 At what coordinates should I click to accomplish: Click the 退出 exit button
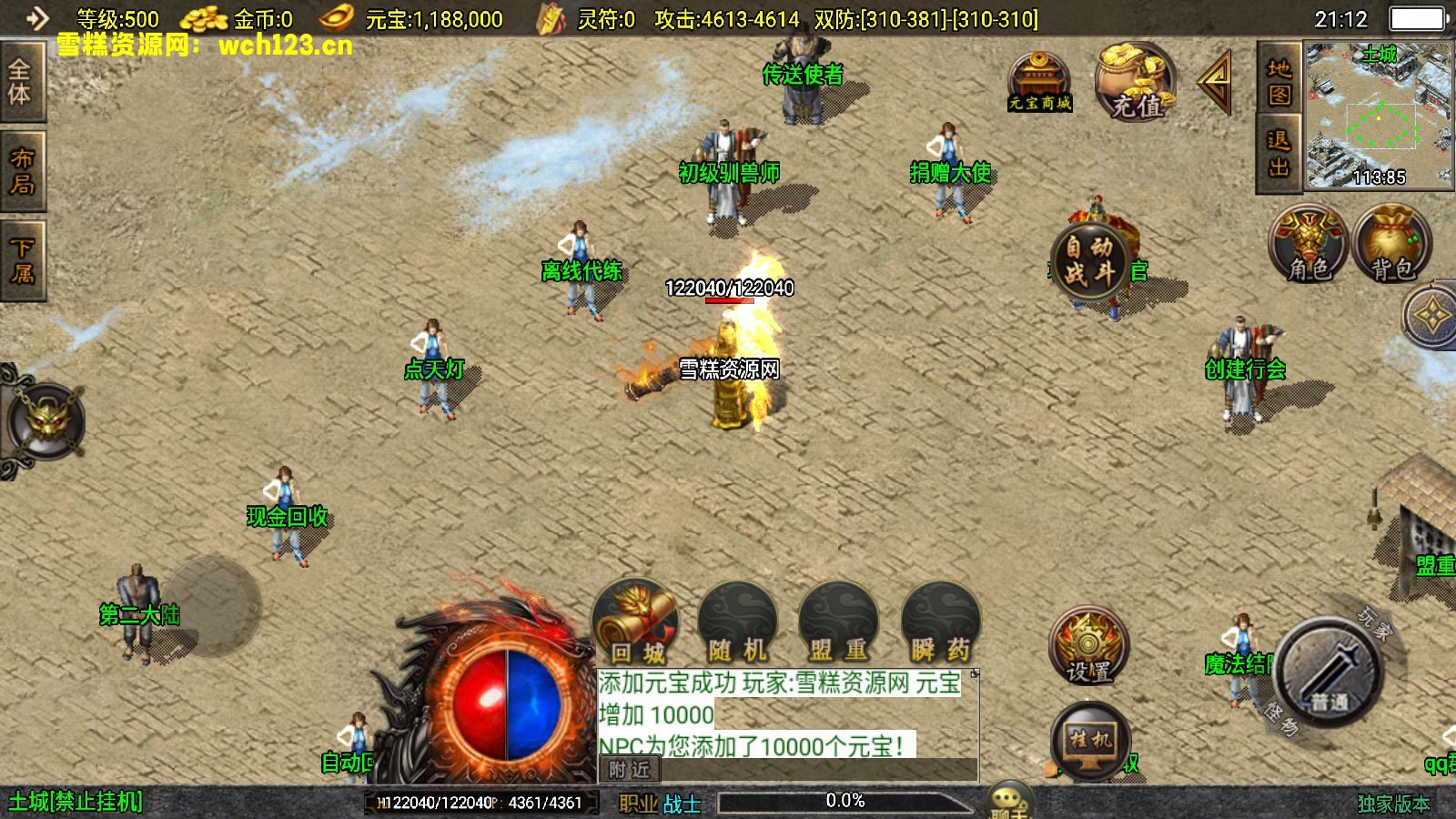(x=1279, y=153)
